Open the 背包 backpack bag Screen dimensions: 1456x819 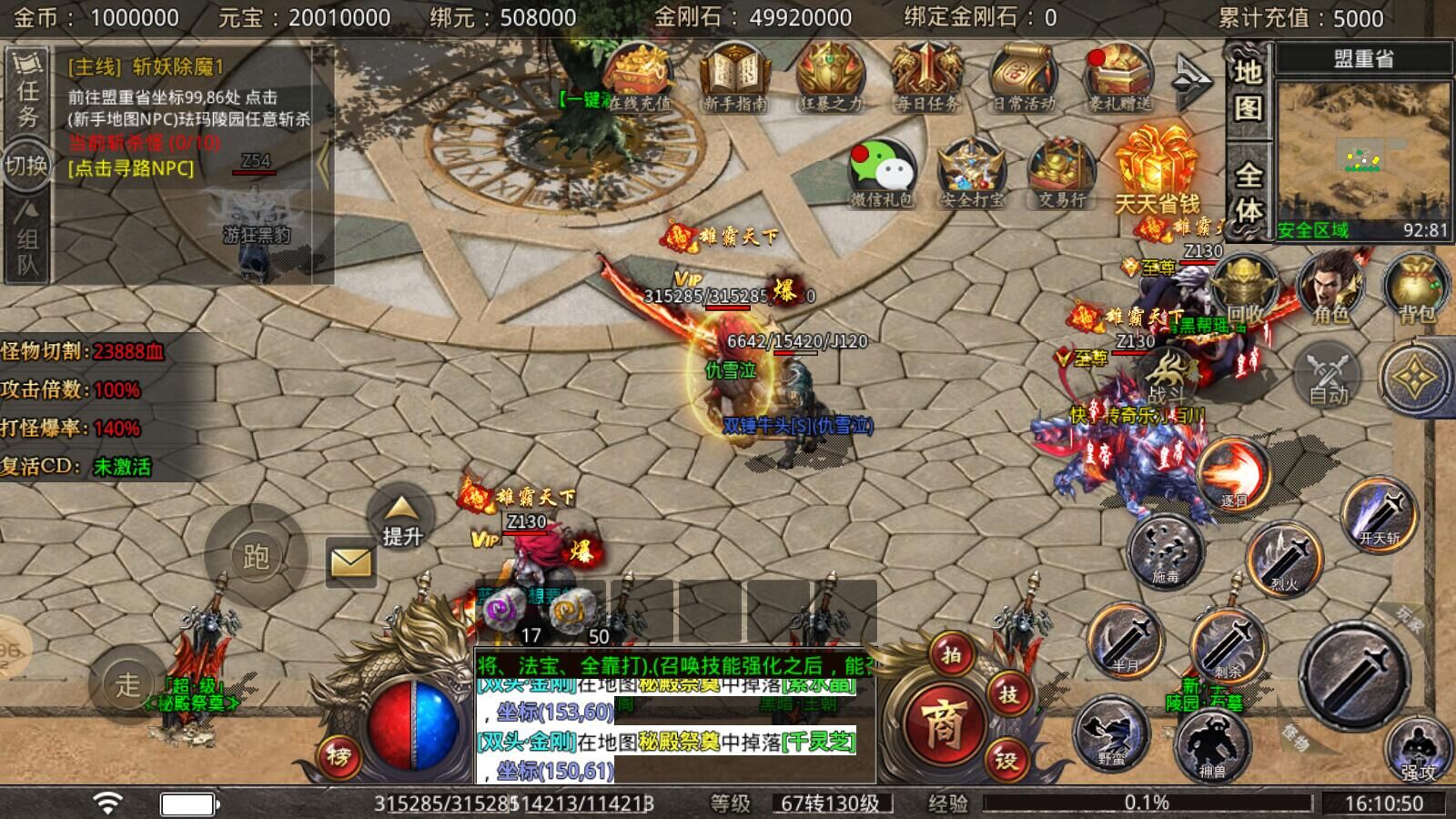tap(1416, 287)
